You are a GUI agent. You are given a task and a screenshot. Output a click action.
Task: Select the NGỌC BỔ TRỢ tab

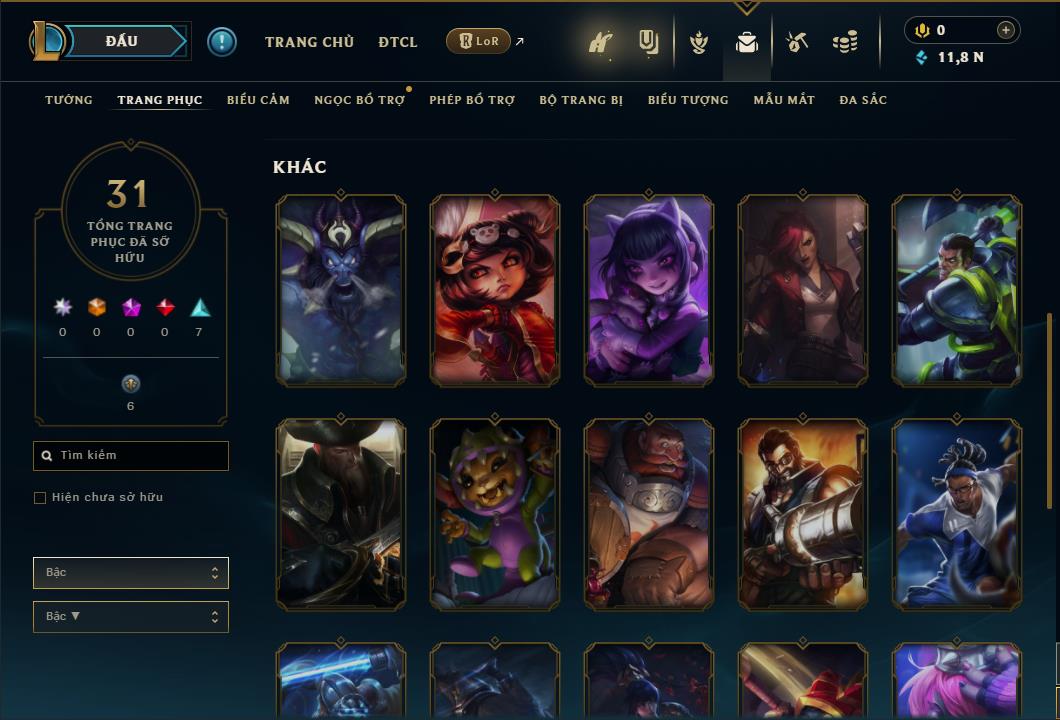359,100
